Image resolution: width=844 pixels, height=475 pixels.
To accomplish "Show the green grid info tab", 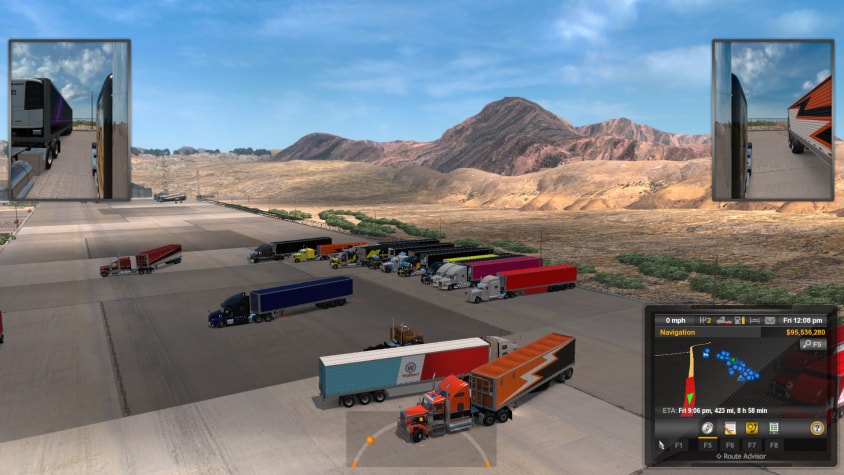I will pos(773,428).
